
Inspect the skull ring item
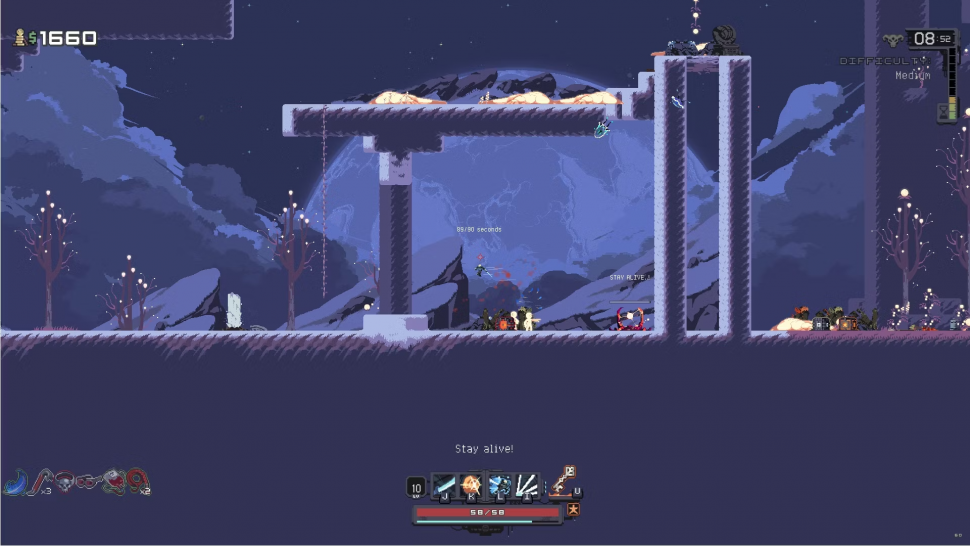[x=64, y=482]
